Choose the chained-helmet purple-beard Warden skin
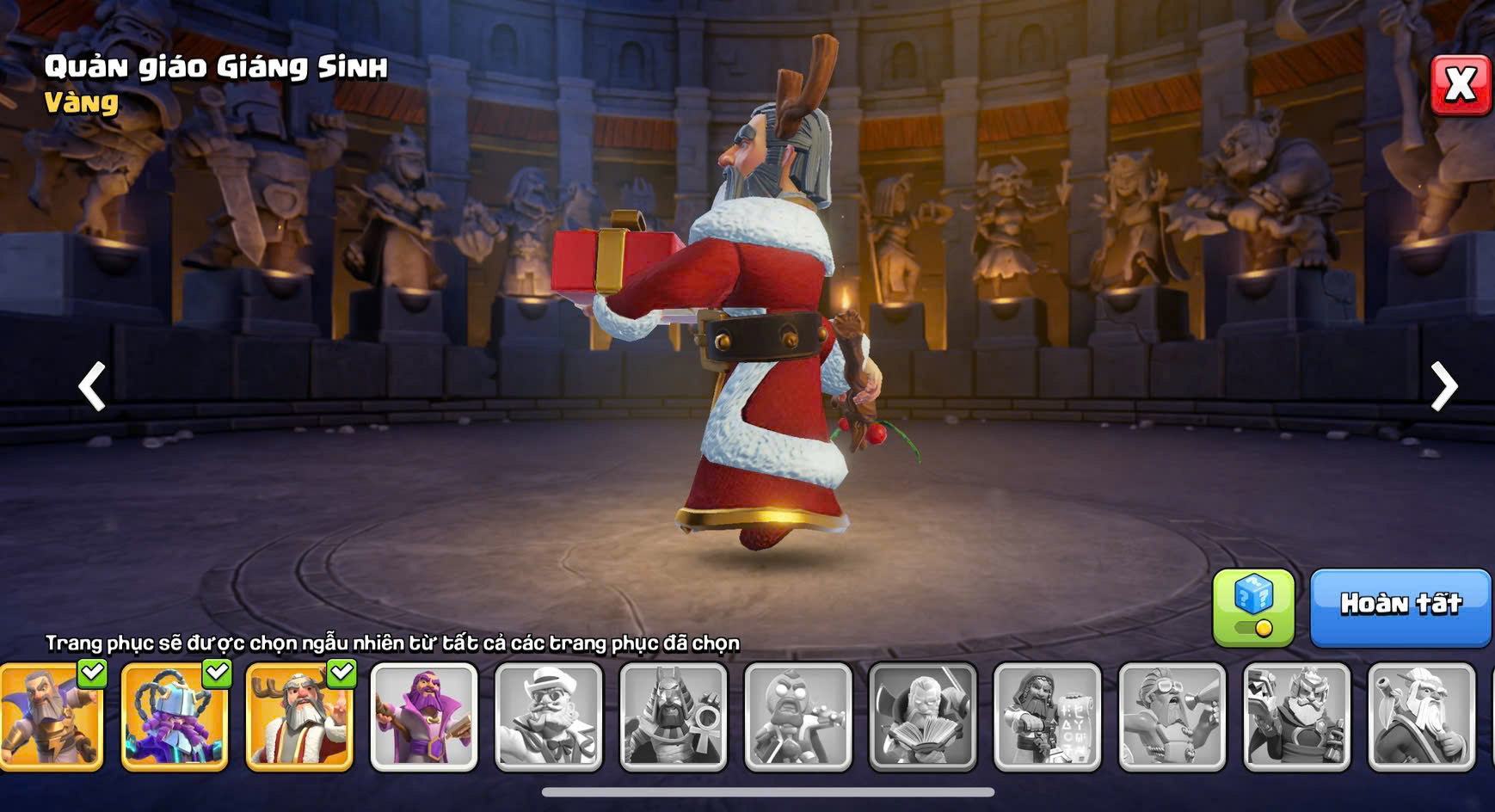Viewport: 1495px width, 812px height. tap(175, 717)
